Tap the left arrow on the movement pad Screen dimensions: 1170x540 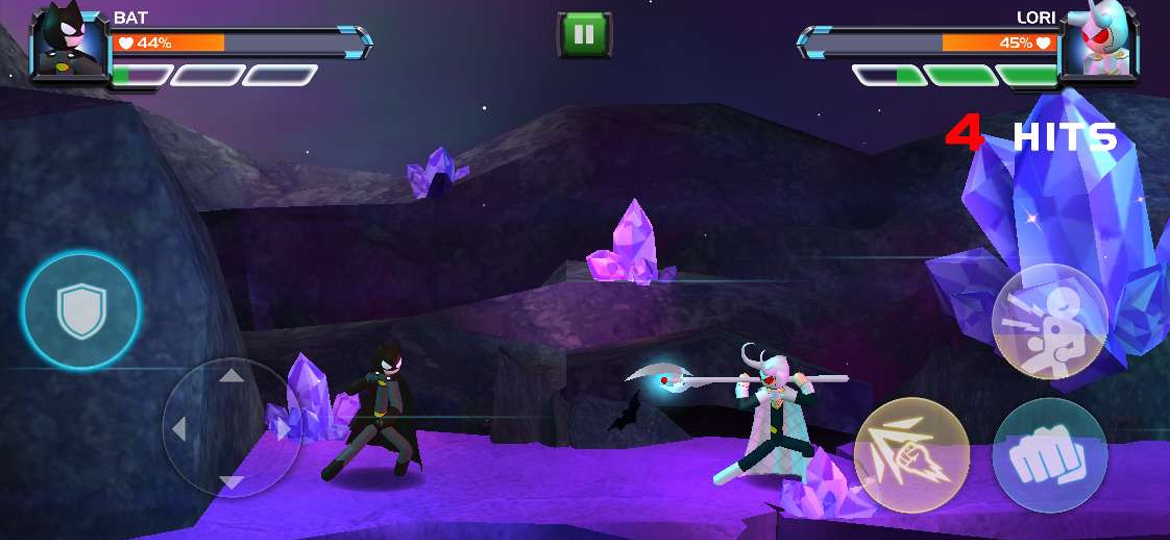pos(180,429)
